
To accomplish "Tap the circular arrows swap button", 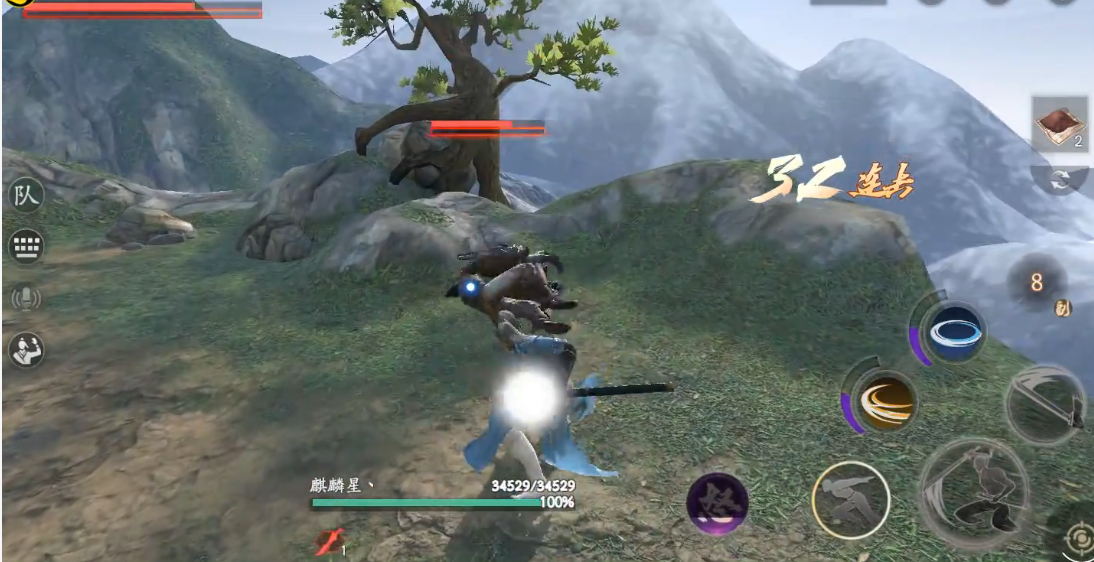I will point(1060,179).
